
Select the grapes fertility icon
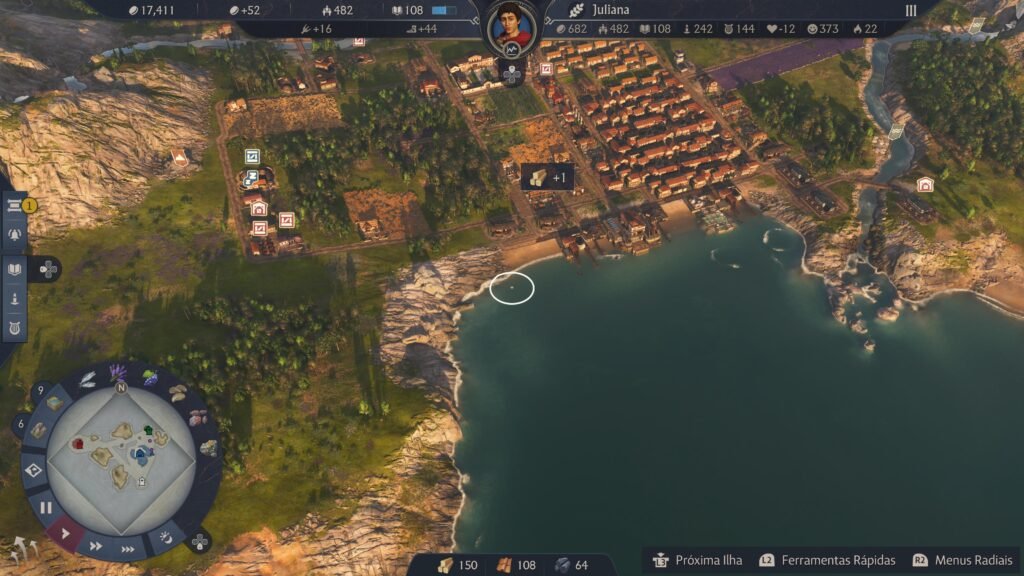(150, 378)
